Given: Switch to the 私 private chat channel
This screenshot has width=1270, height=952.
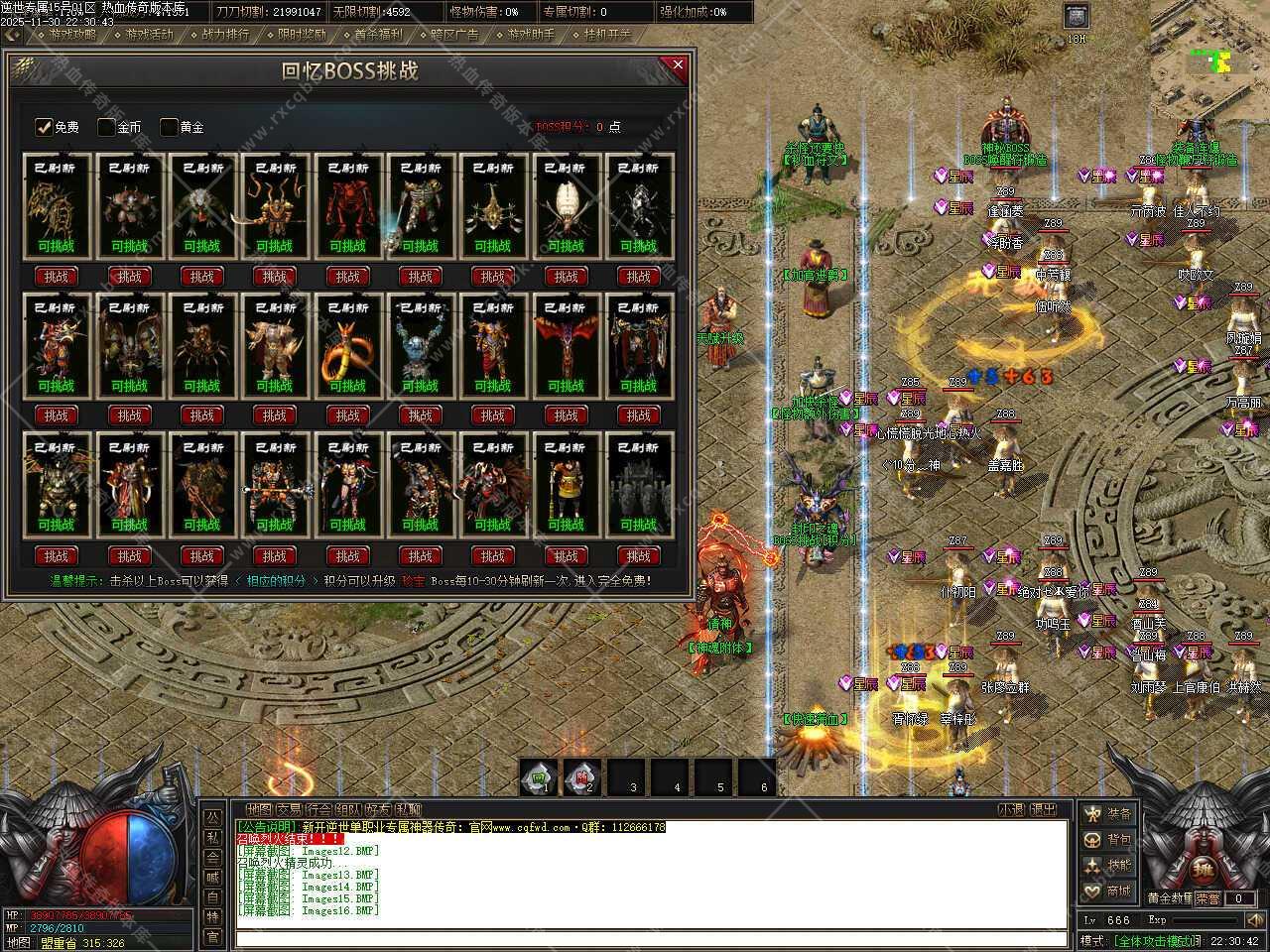Looking at the screenshot, I should click(212, 837).
